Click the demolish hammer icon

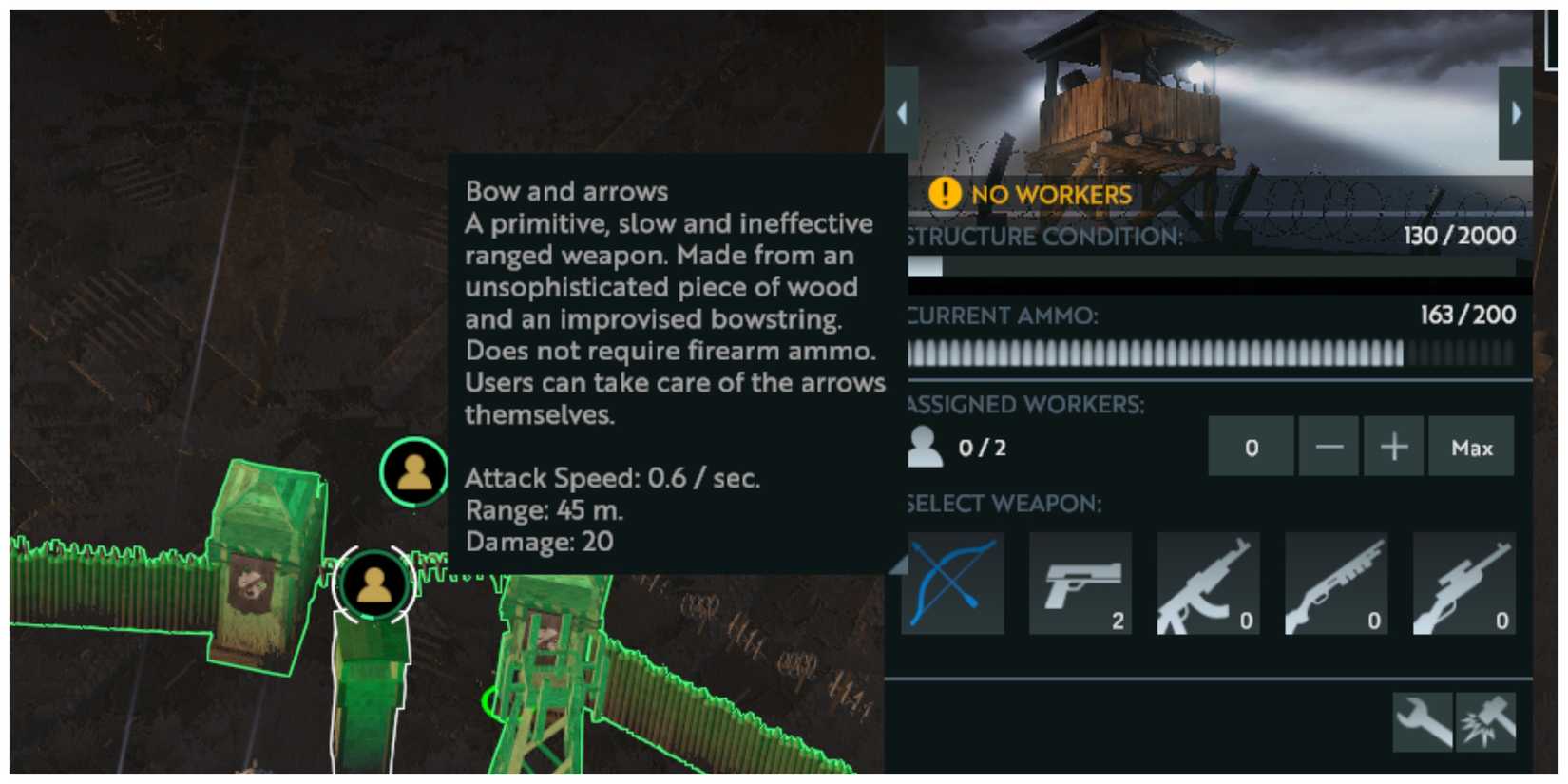[x=1484, y=722]
